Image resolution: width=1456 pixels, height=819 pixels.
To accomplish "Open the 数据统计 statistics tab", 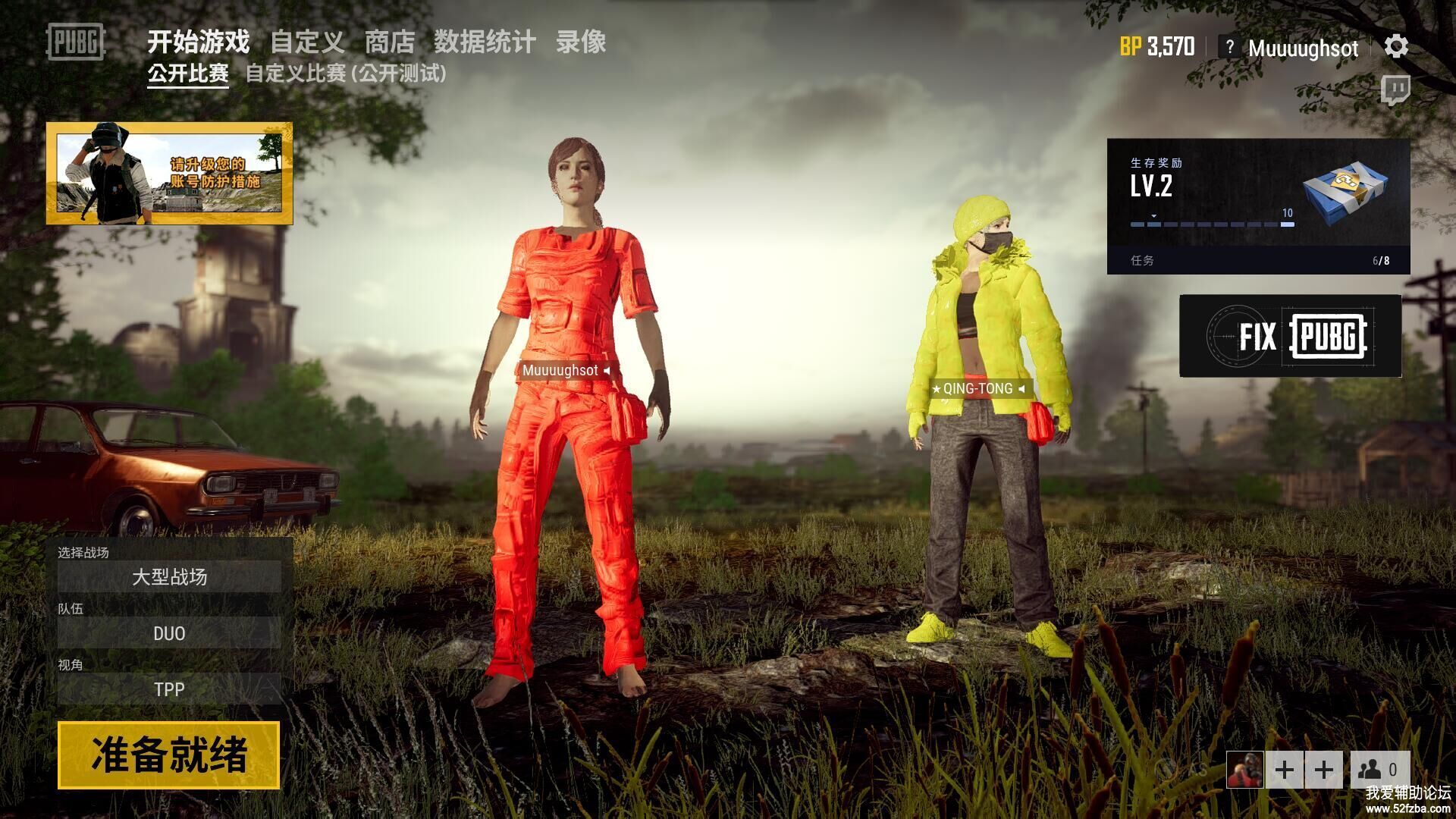I will tap(485, 42).
